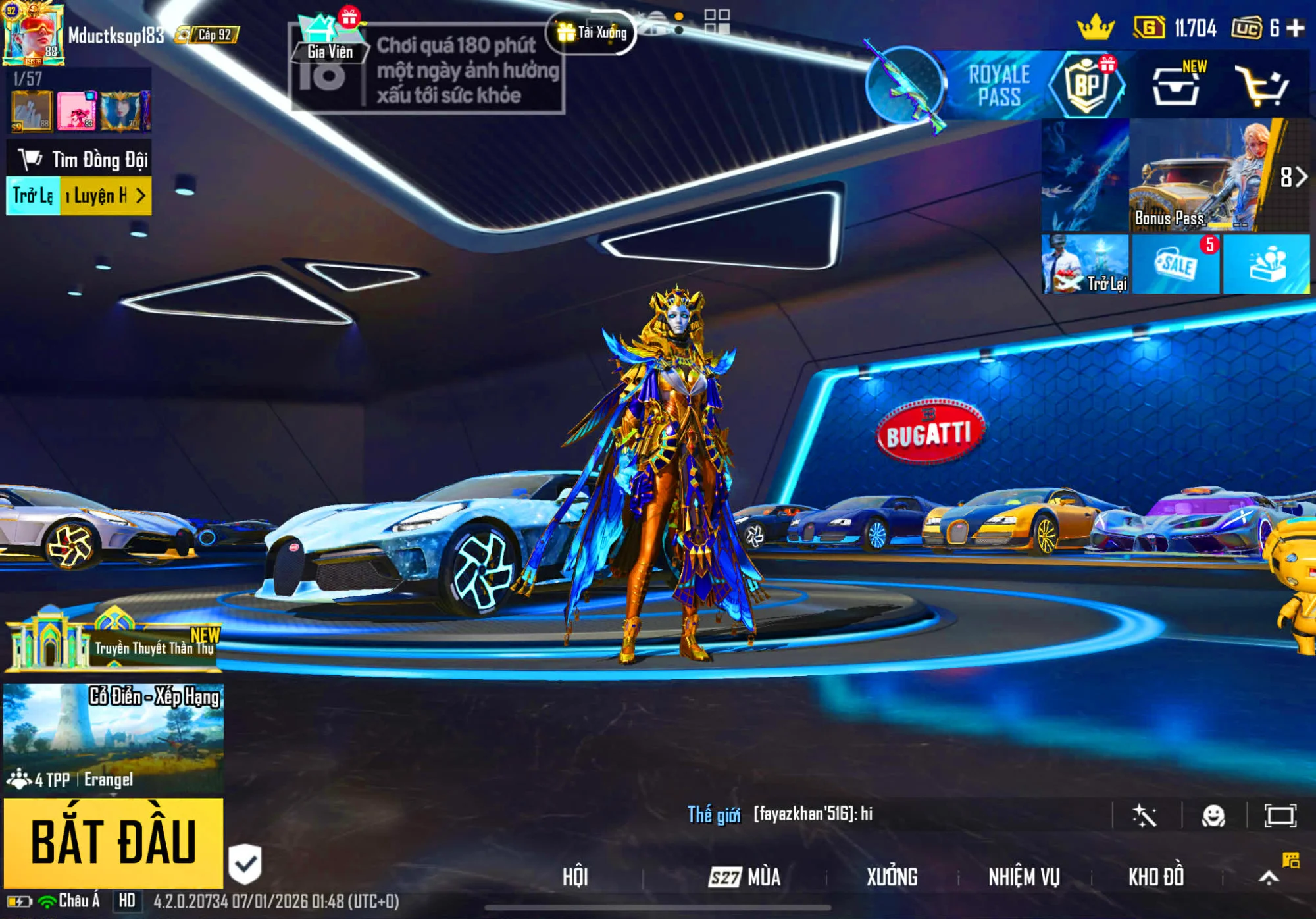Open the XƯỞNG workshop menu
Viewport: 1316px width, 919px height.
tap(892, 877)
